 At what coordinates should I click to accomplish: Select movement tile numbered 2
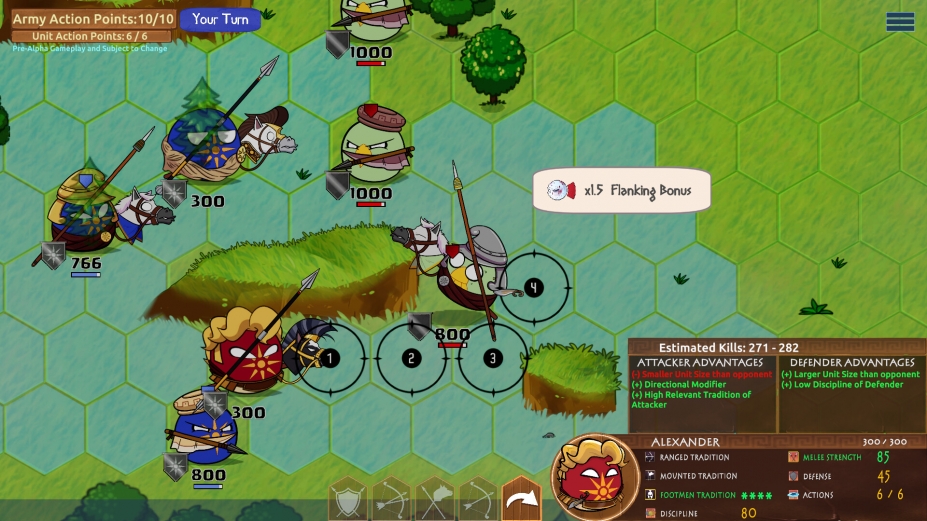coord(411,358)
